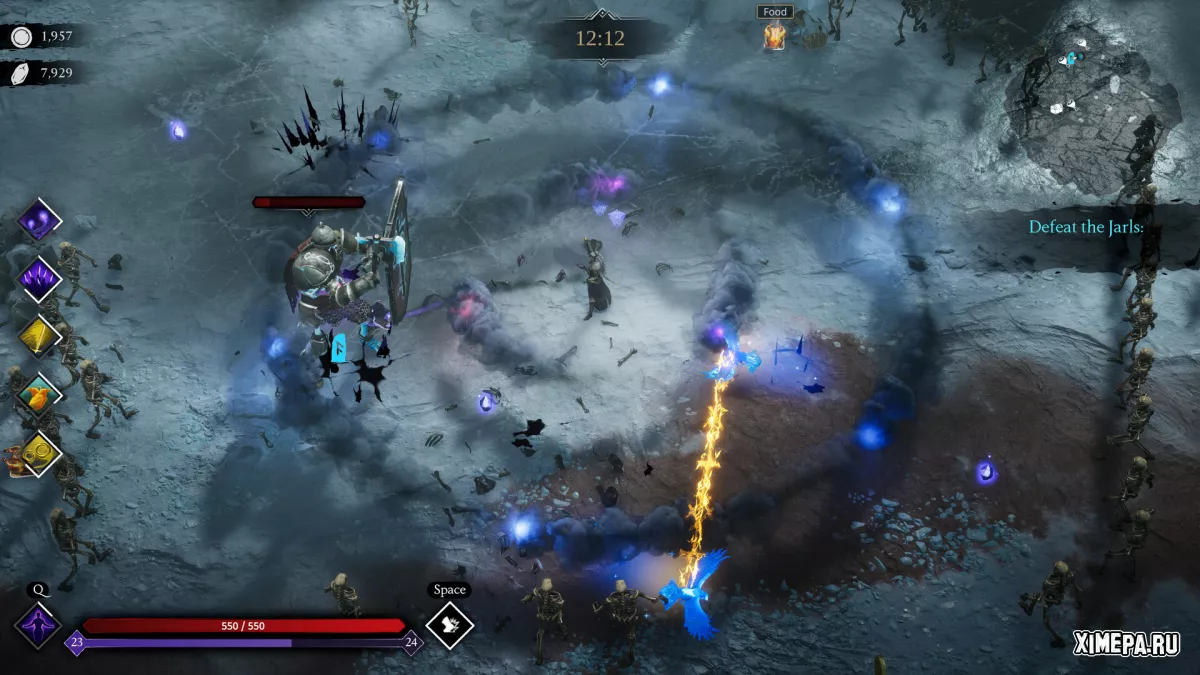Select the purple orbs ability icon
The image size is (1200, 675).
tap(40, 220)
